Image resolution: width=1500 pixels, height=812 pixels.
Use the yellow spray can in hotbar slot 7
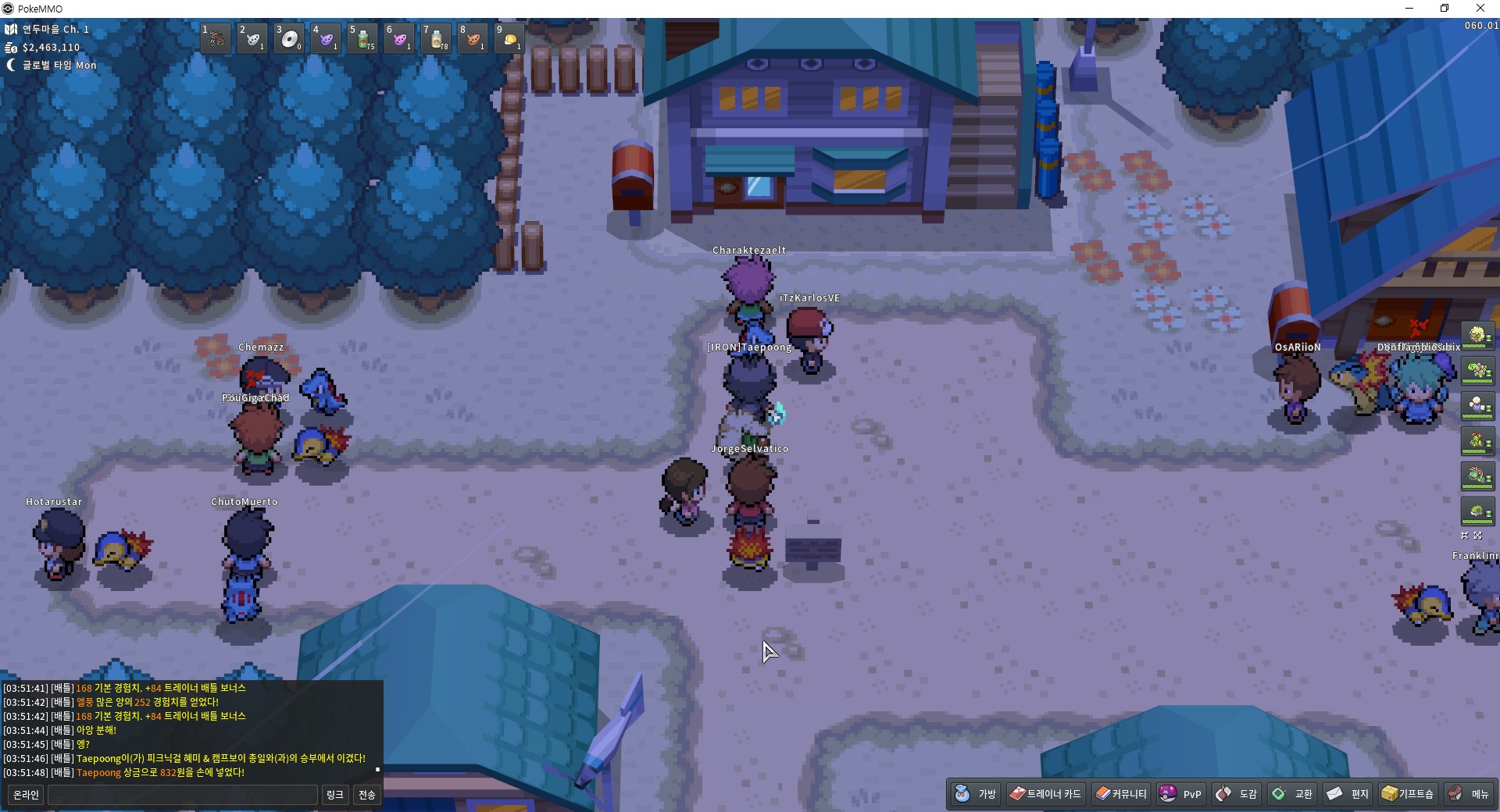click(x=436, y=38)
